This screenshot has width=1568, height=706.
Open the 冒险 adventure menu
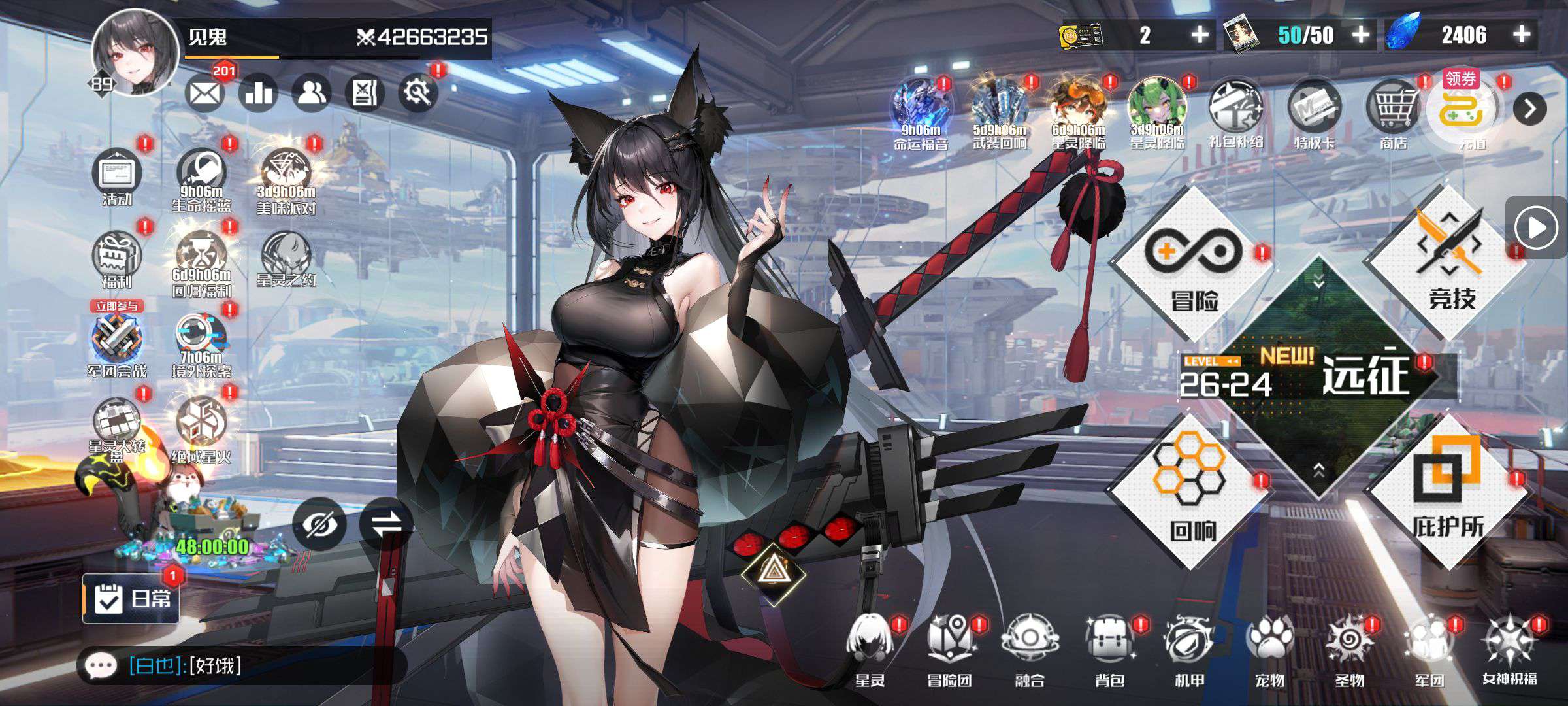[x=1193, y=265]
